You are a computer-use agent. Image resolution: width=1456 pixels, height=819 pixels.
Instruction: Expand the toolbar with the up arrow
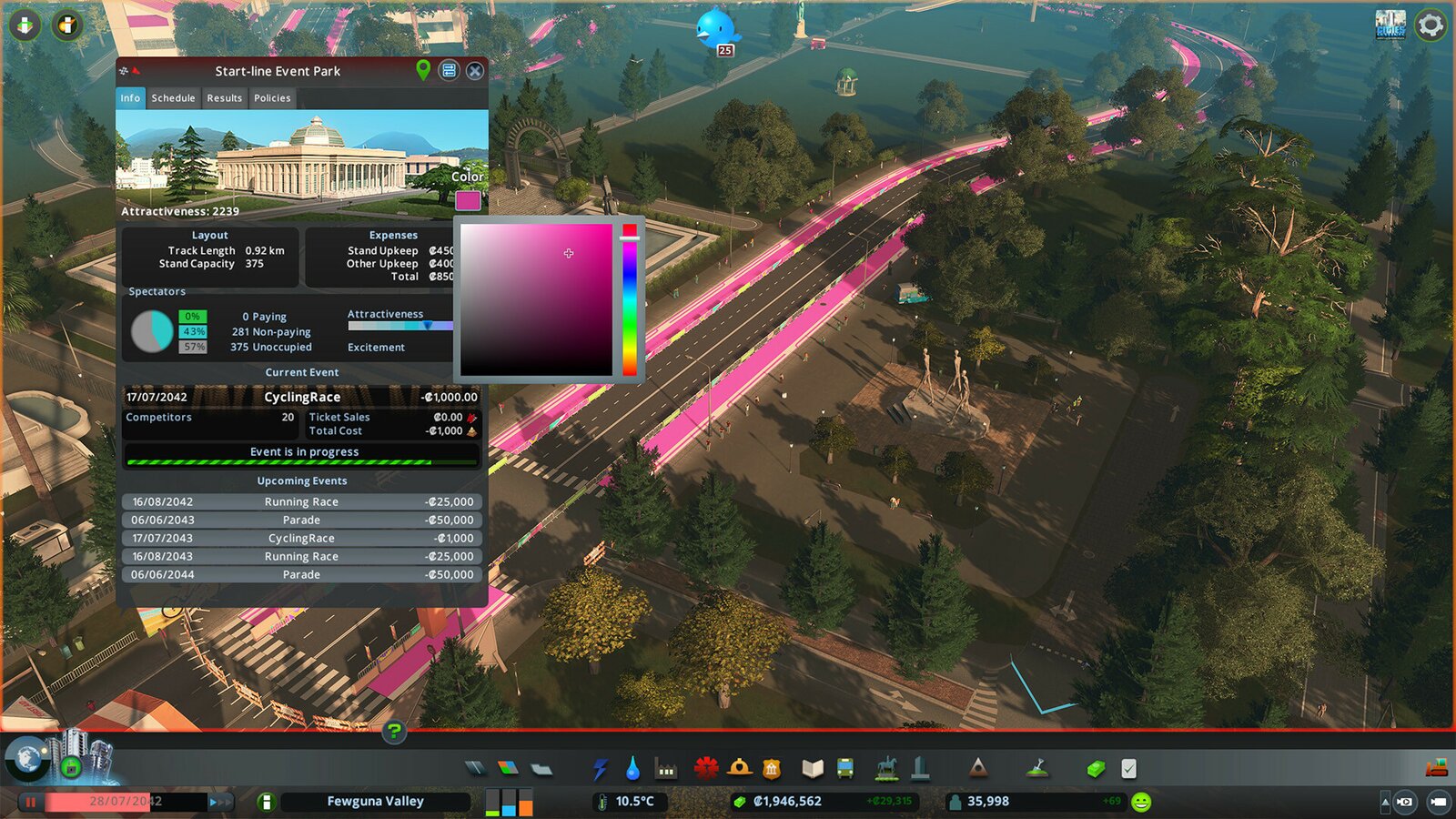[x=1385, y=803]
